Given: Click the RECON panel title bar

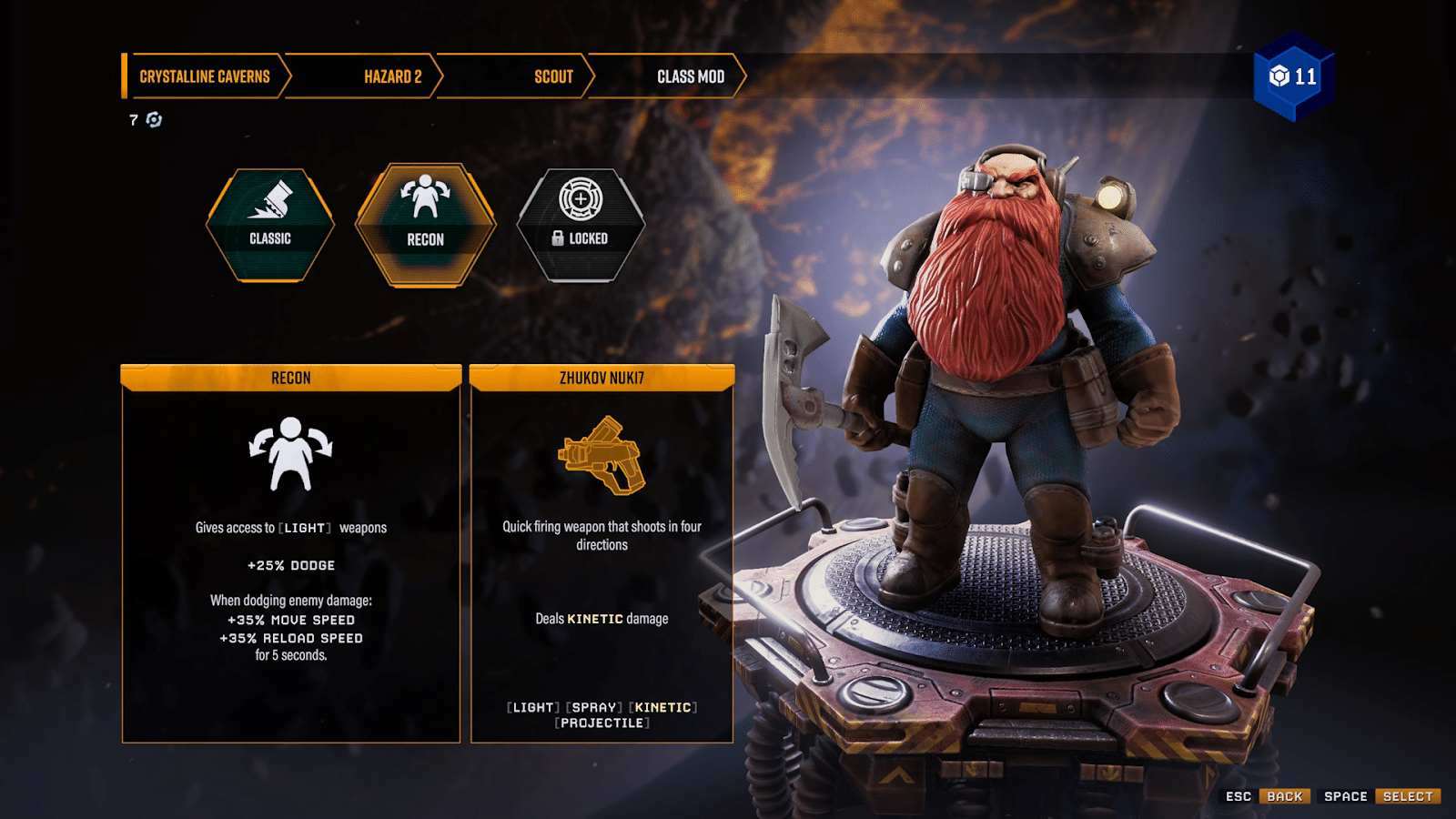Looking at the screenshot, I should pos(291,377).
